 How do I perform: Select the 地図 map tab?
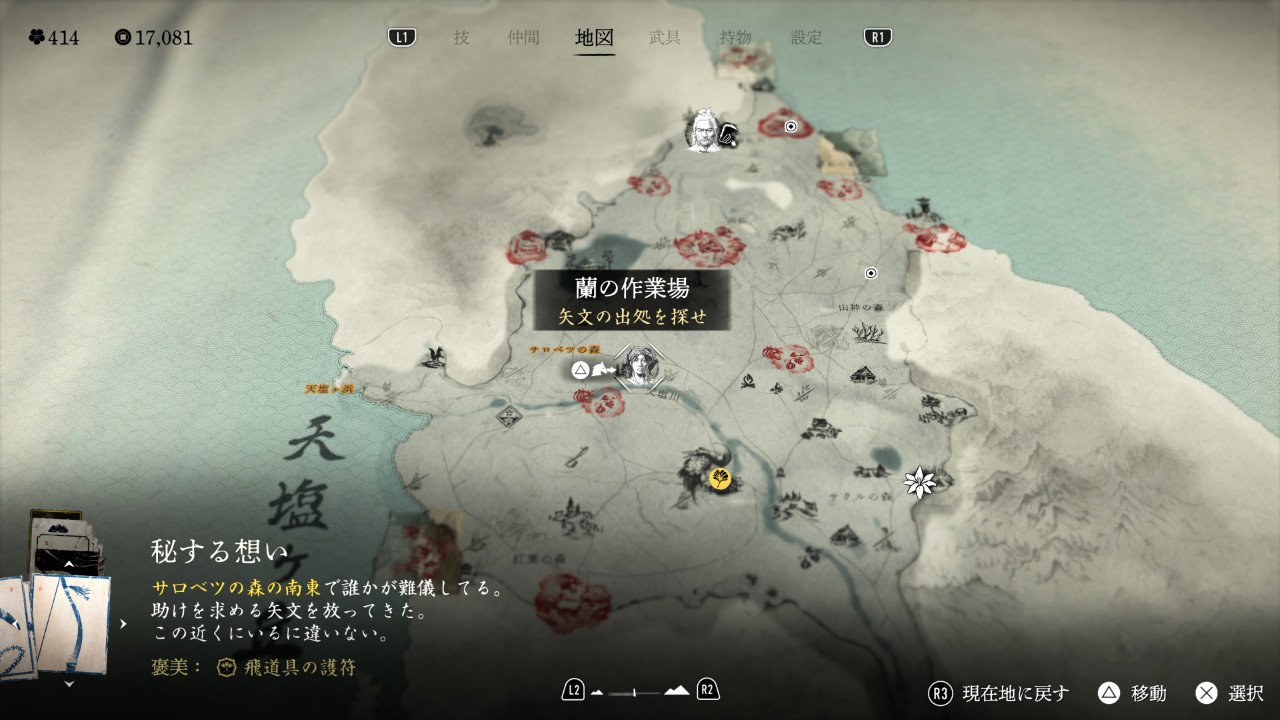pos(595,38)
